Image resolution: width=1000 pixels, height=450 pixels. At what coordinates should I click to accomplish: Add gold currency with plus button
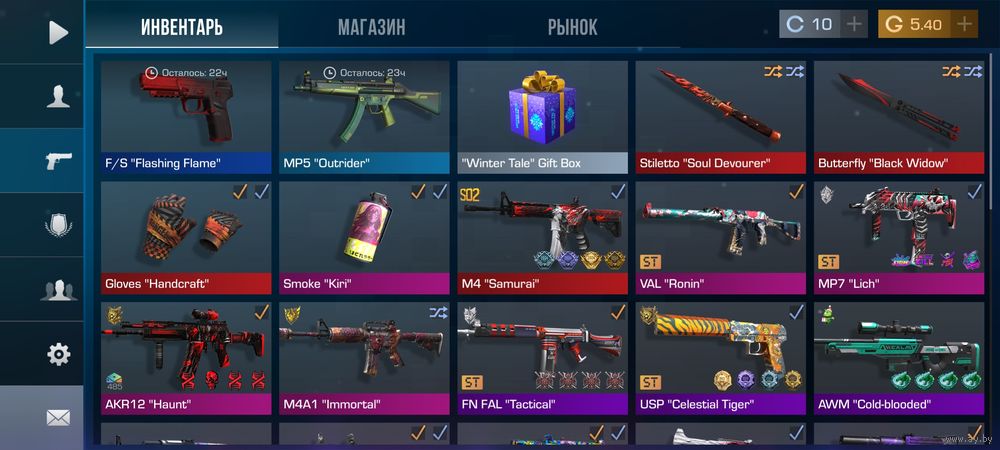pos(964,24)
